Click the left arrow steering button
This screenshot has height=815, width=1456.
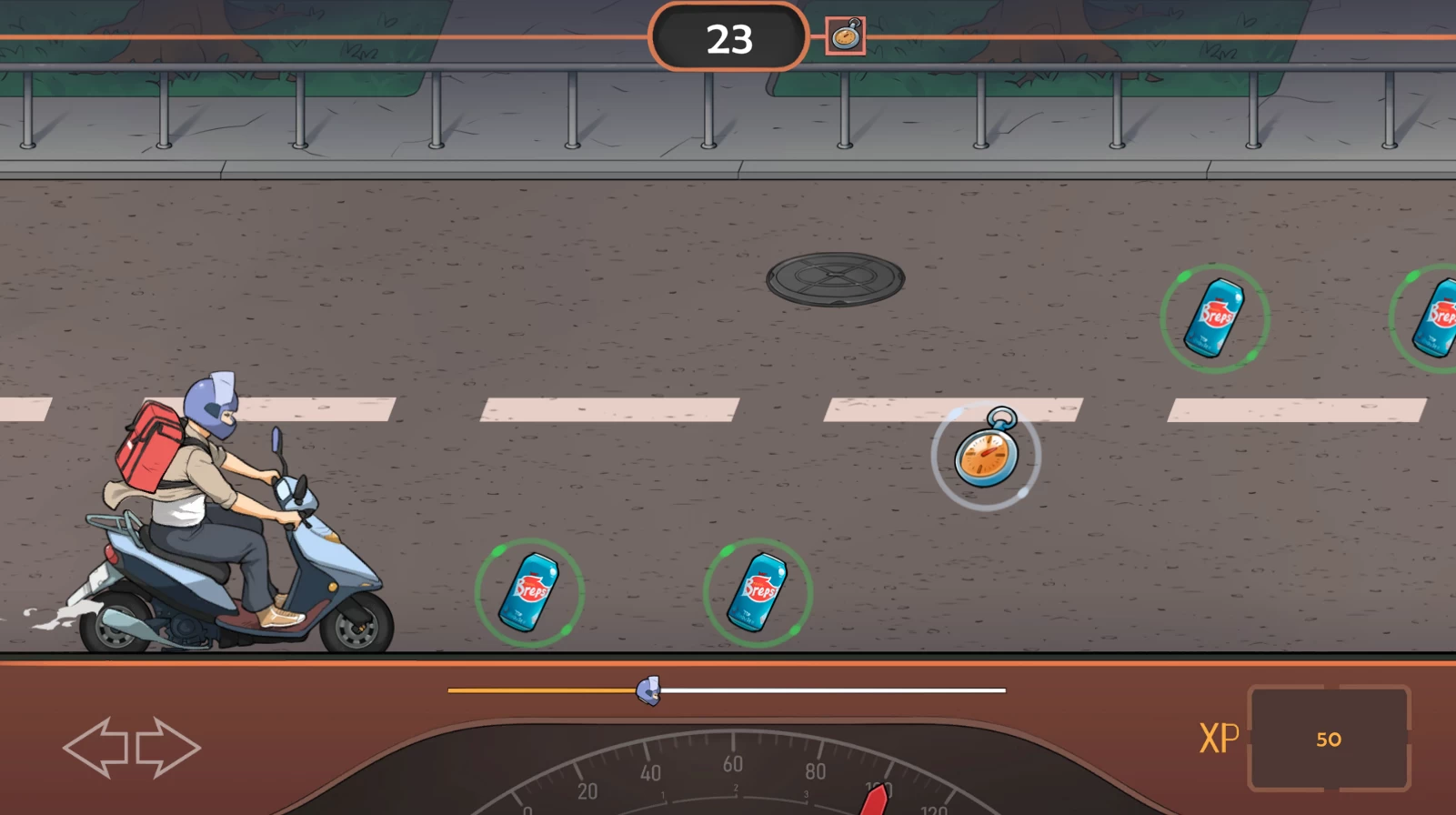[95, 748]
